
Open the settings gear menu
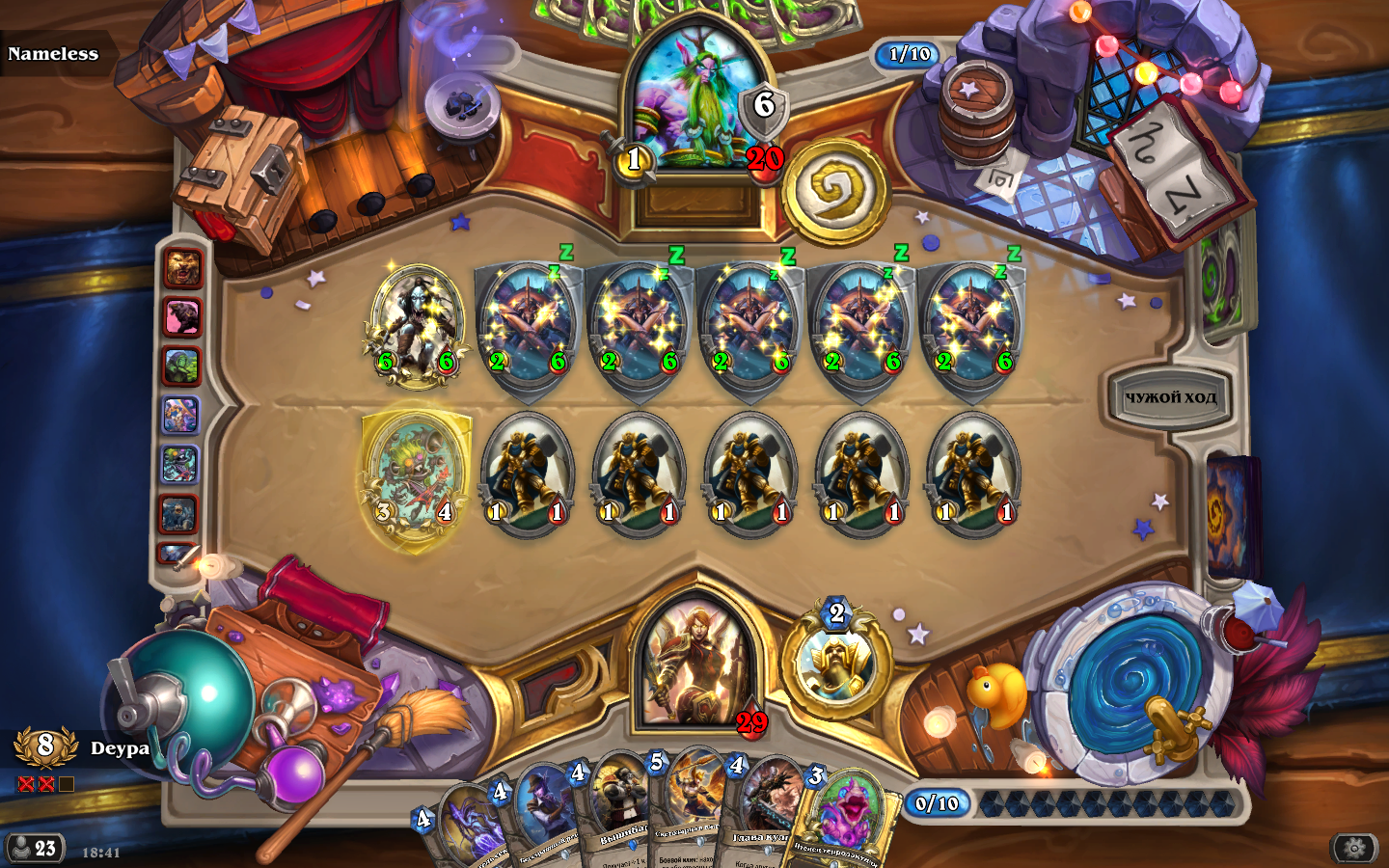[1354, 848]
